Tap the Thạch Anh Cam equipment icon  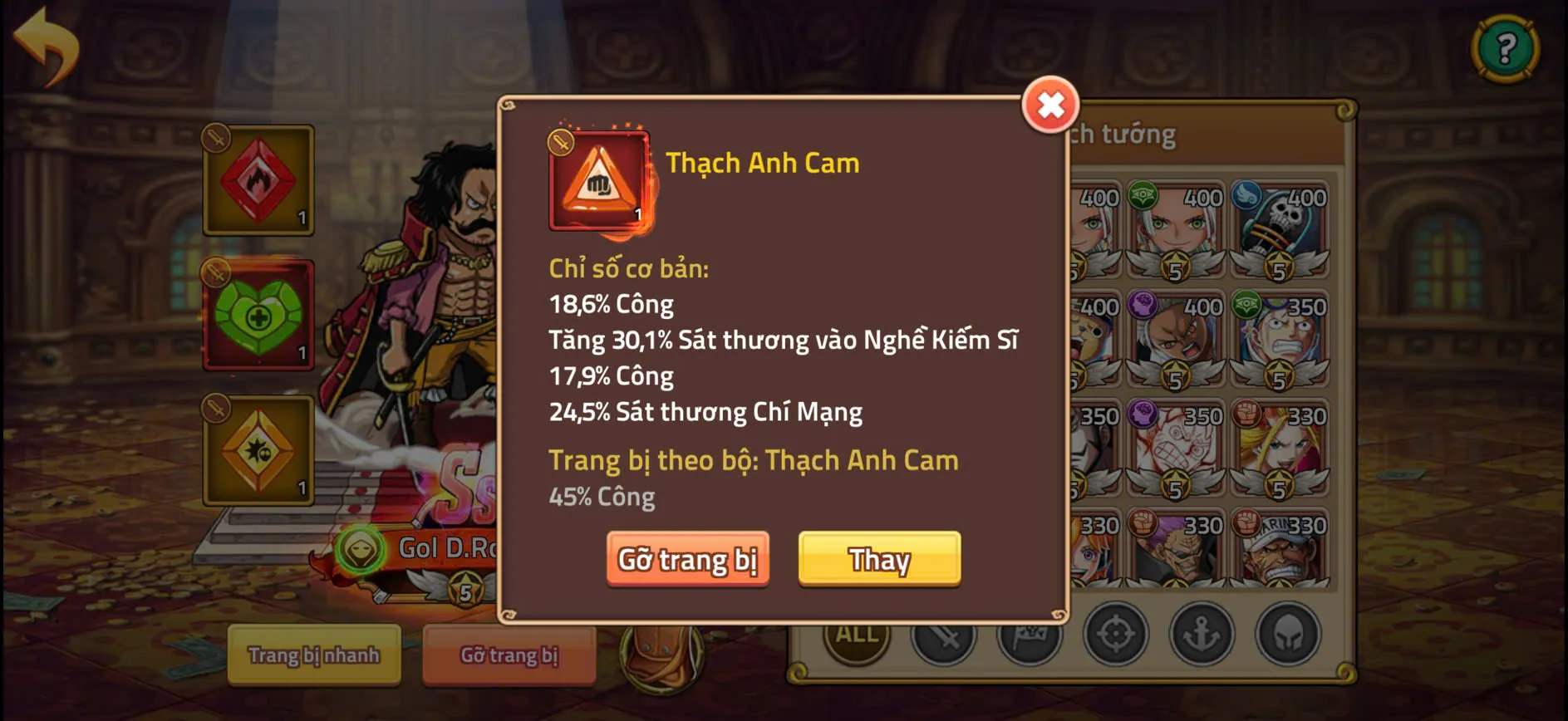pyautogui.click(x=597, y=179)
